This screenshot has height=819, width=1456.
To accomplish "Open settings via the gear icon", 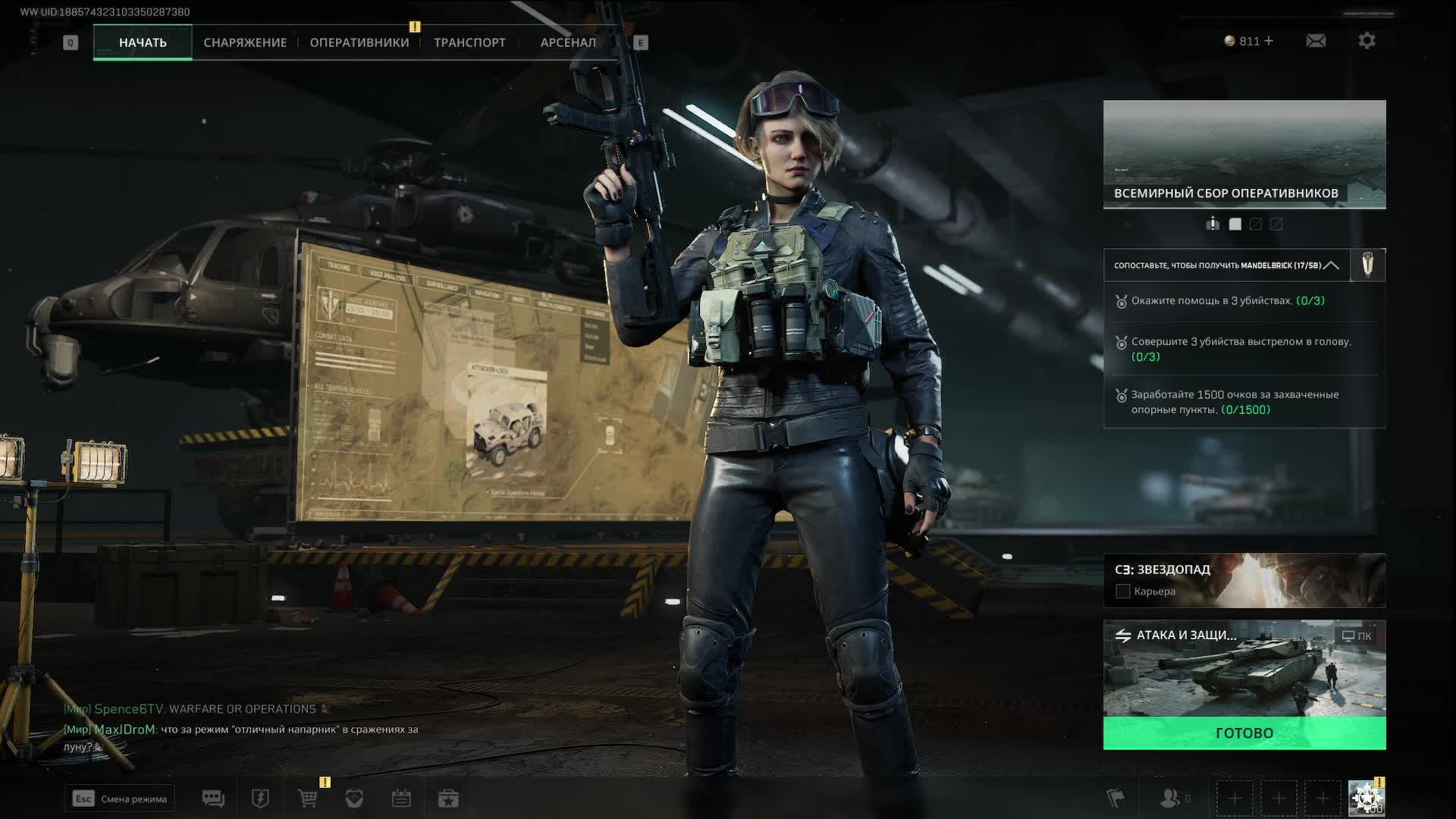I will pos(1367,41).
